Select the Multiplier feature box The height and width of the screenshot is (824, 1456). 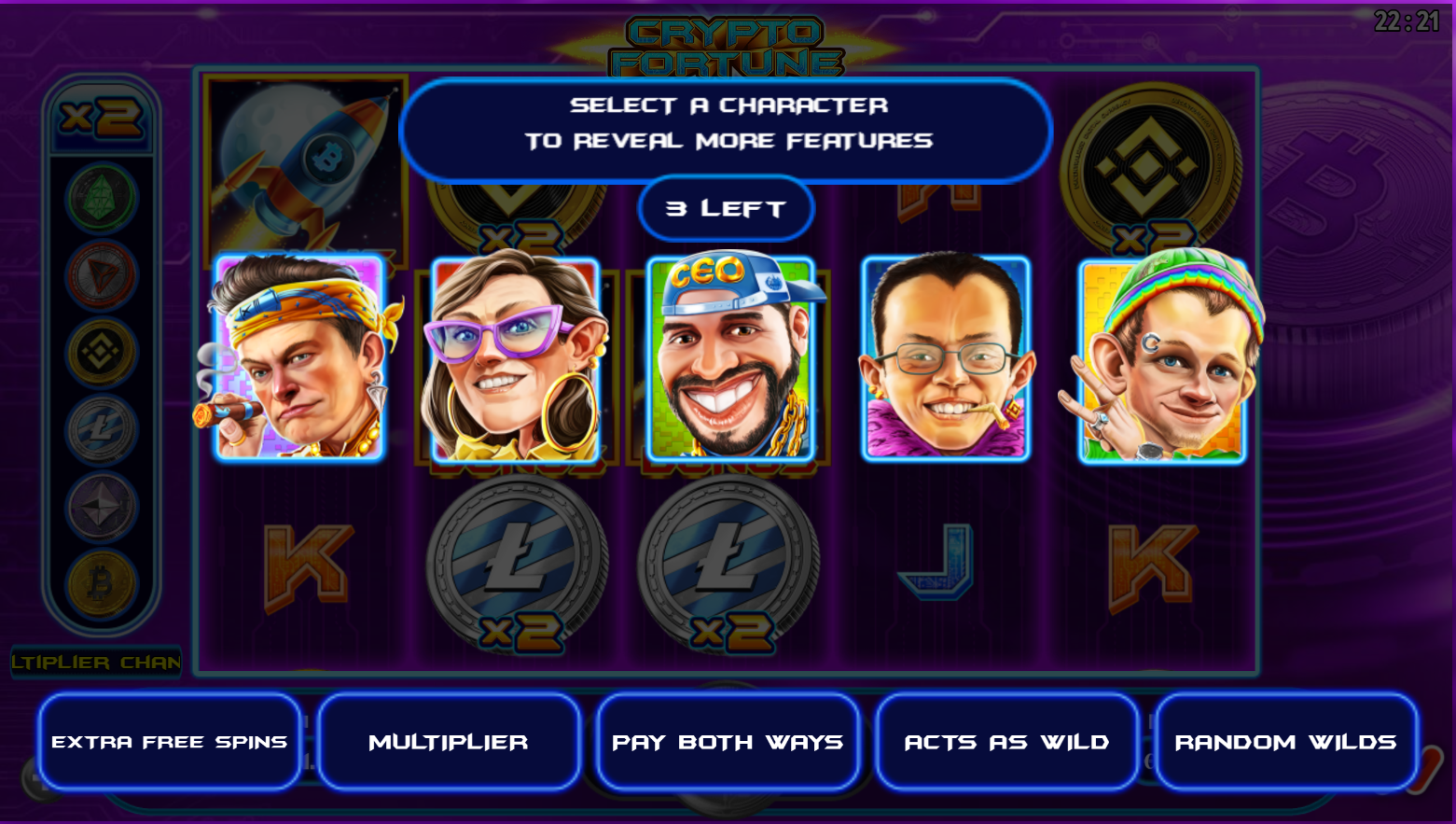point(449,742)
